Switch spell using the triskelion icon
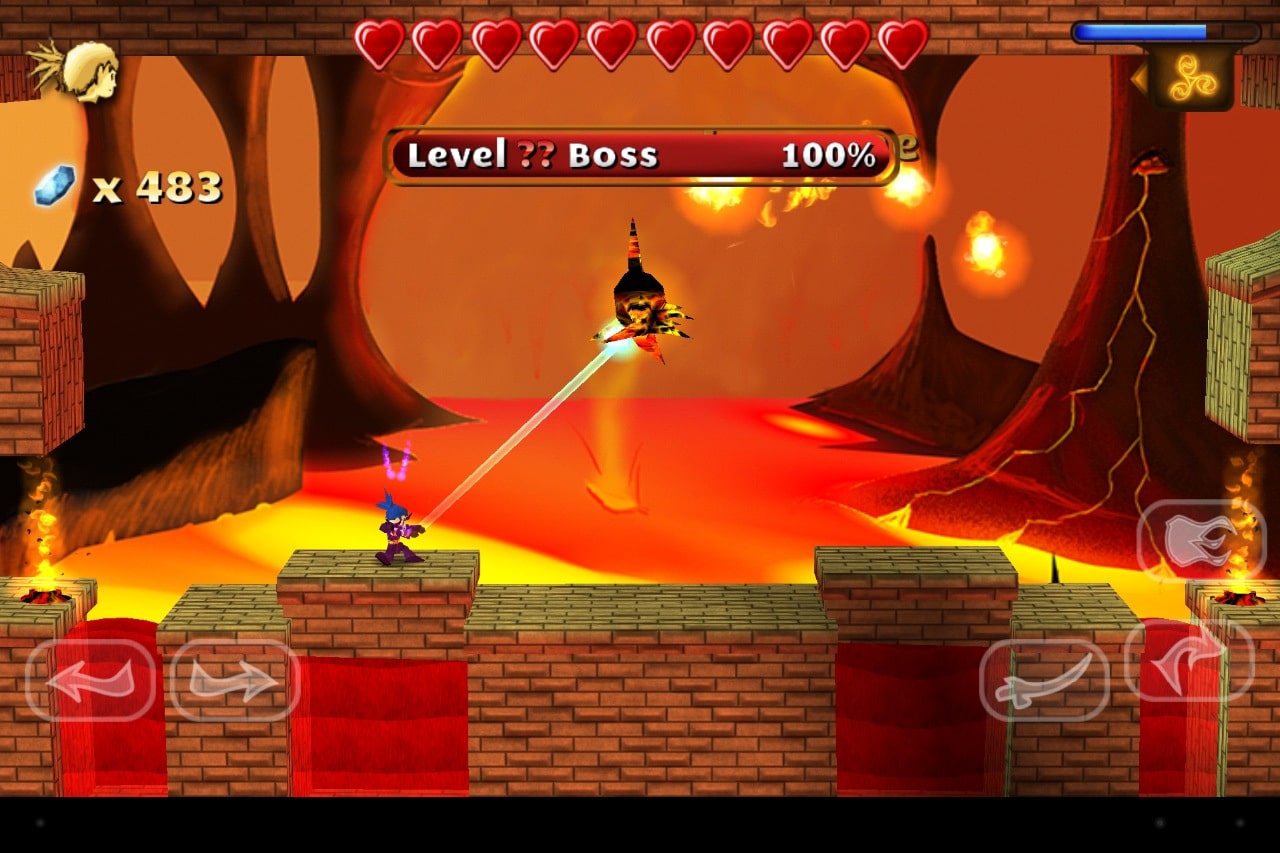 tap(1191, 78)
